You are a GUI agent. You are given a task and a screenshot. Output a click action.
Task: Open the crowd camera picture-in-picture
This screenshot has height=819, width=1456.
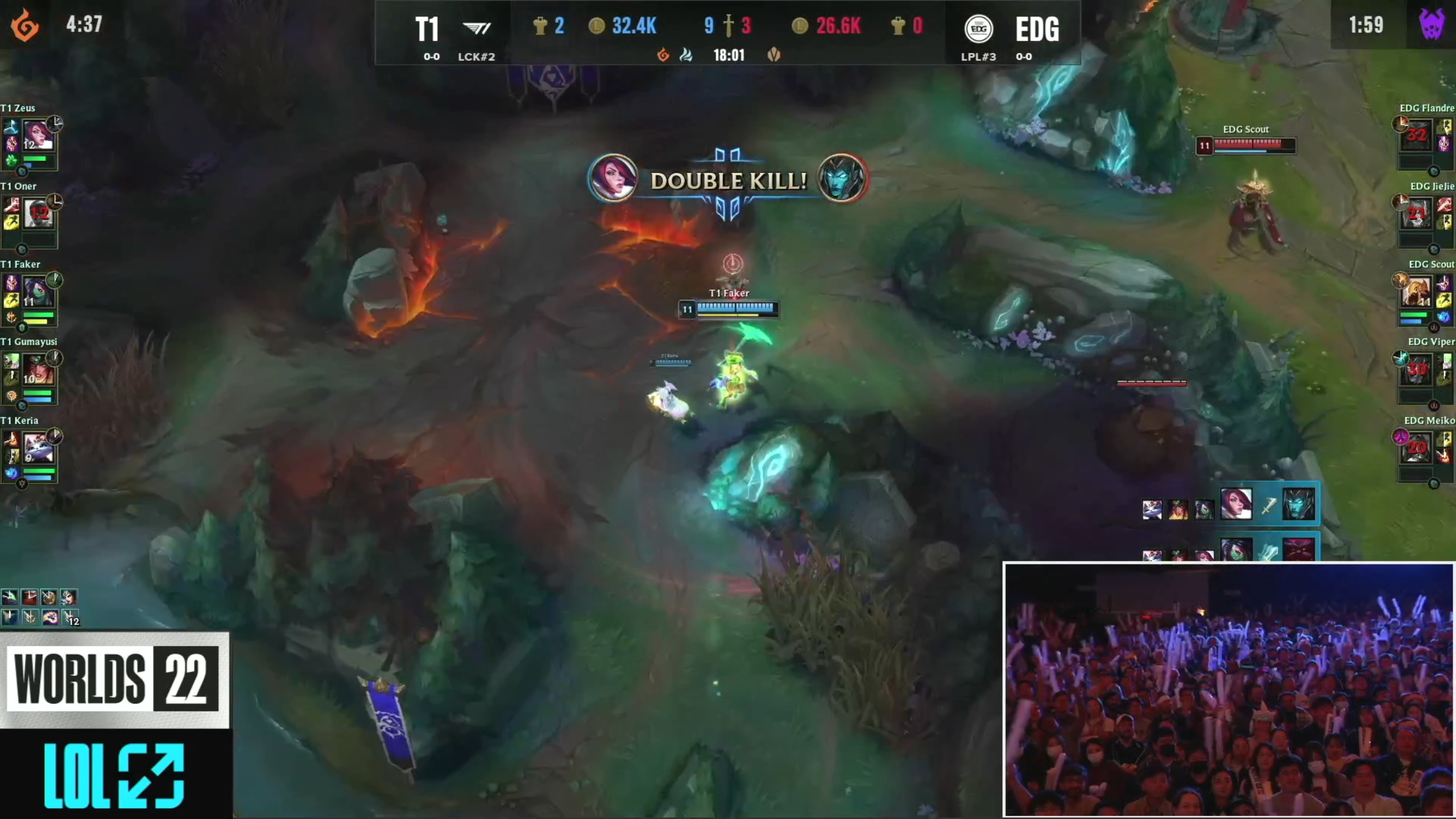click(1228, 690)
